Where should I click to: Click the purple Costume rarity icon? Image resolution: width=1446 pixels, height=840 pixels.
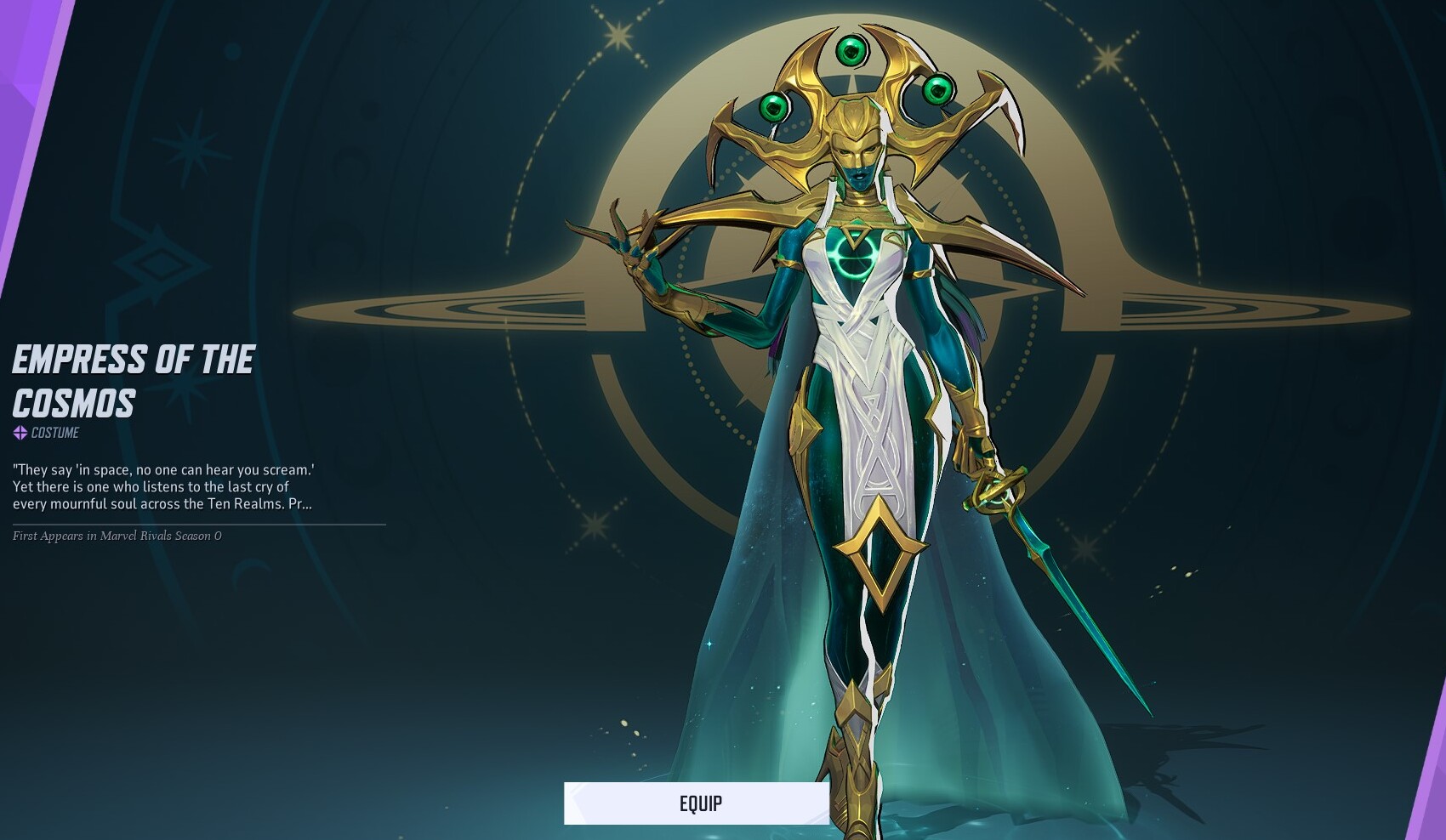[19, 432]
